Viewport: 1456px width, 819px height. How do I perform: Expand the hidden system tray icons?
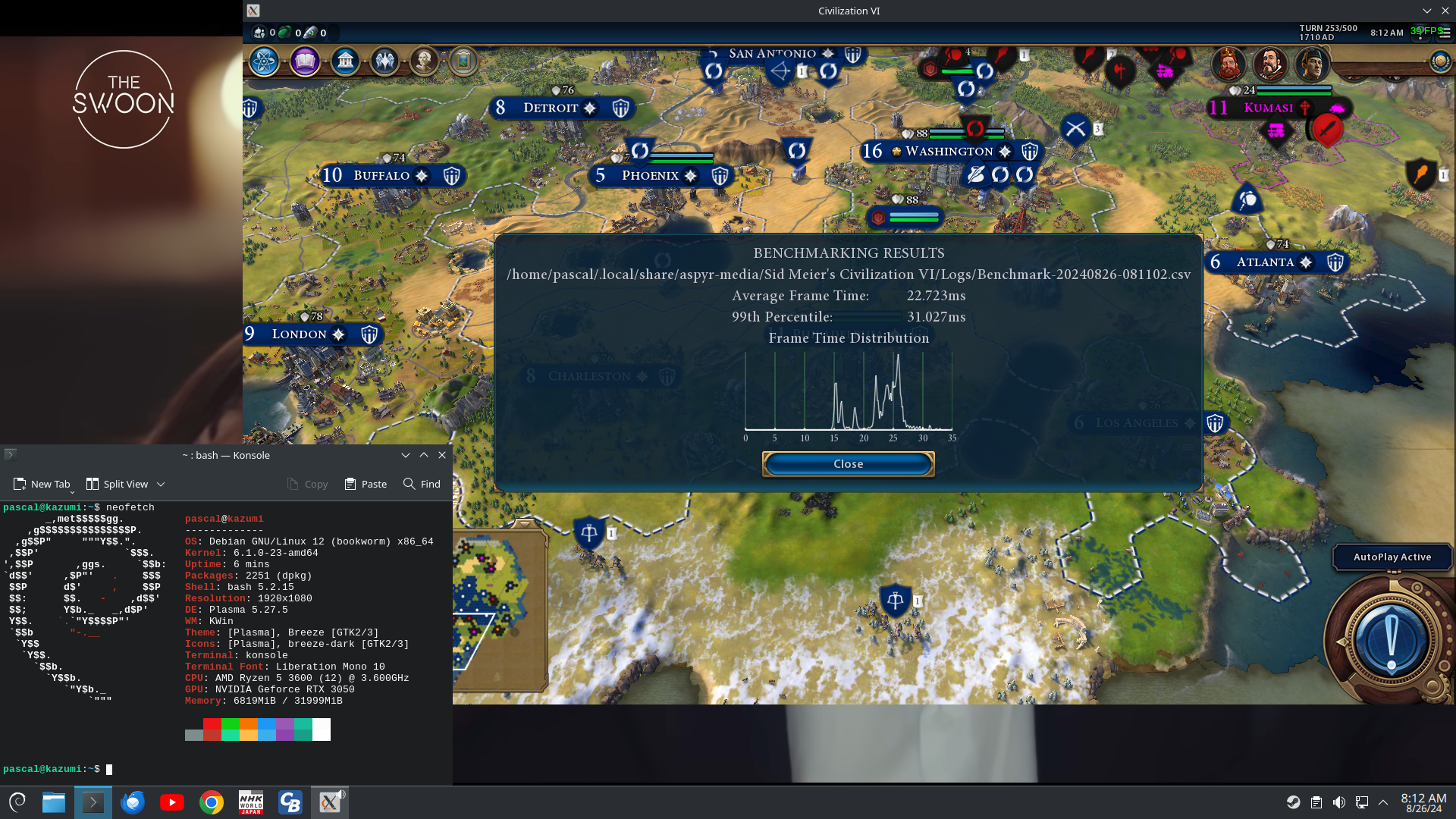click(x=1385, y=802)
